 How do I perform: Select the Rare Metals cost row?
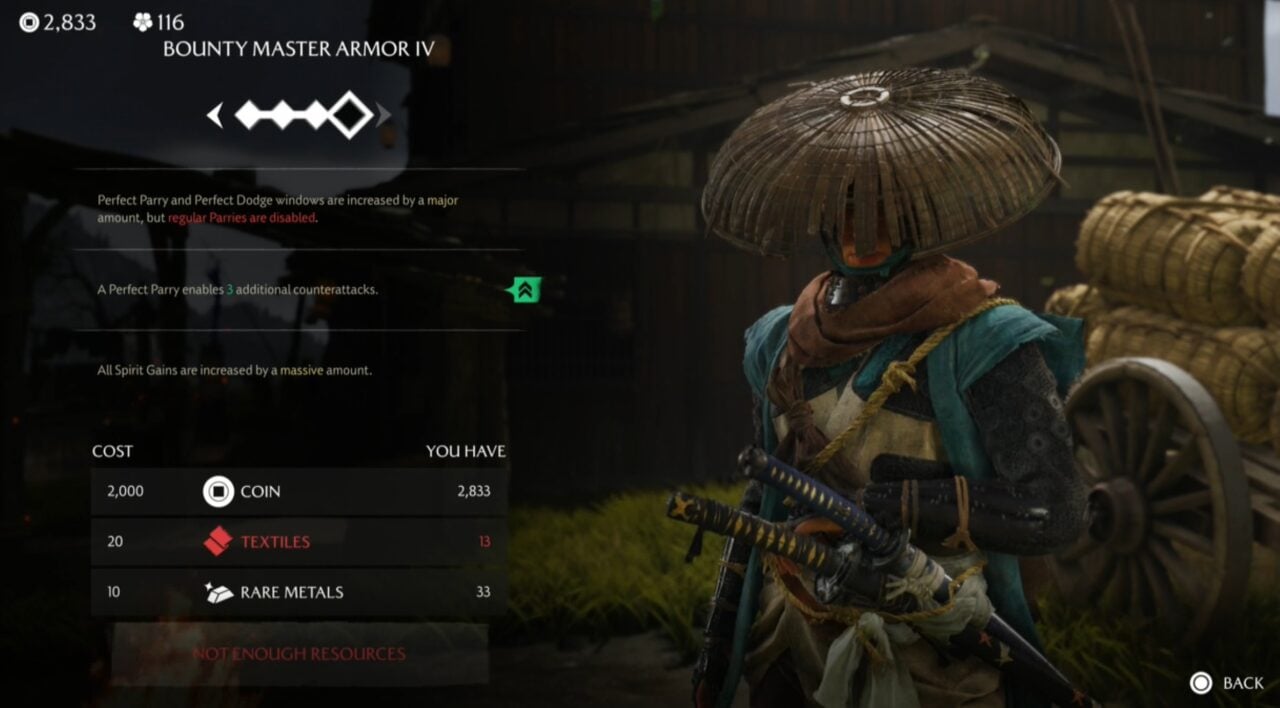(x=298, y=592)
